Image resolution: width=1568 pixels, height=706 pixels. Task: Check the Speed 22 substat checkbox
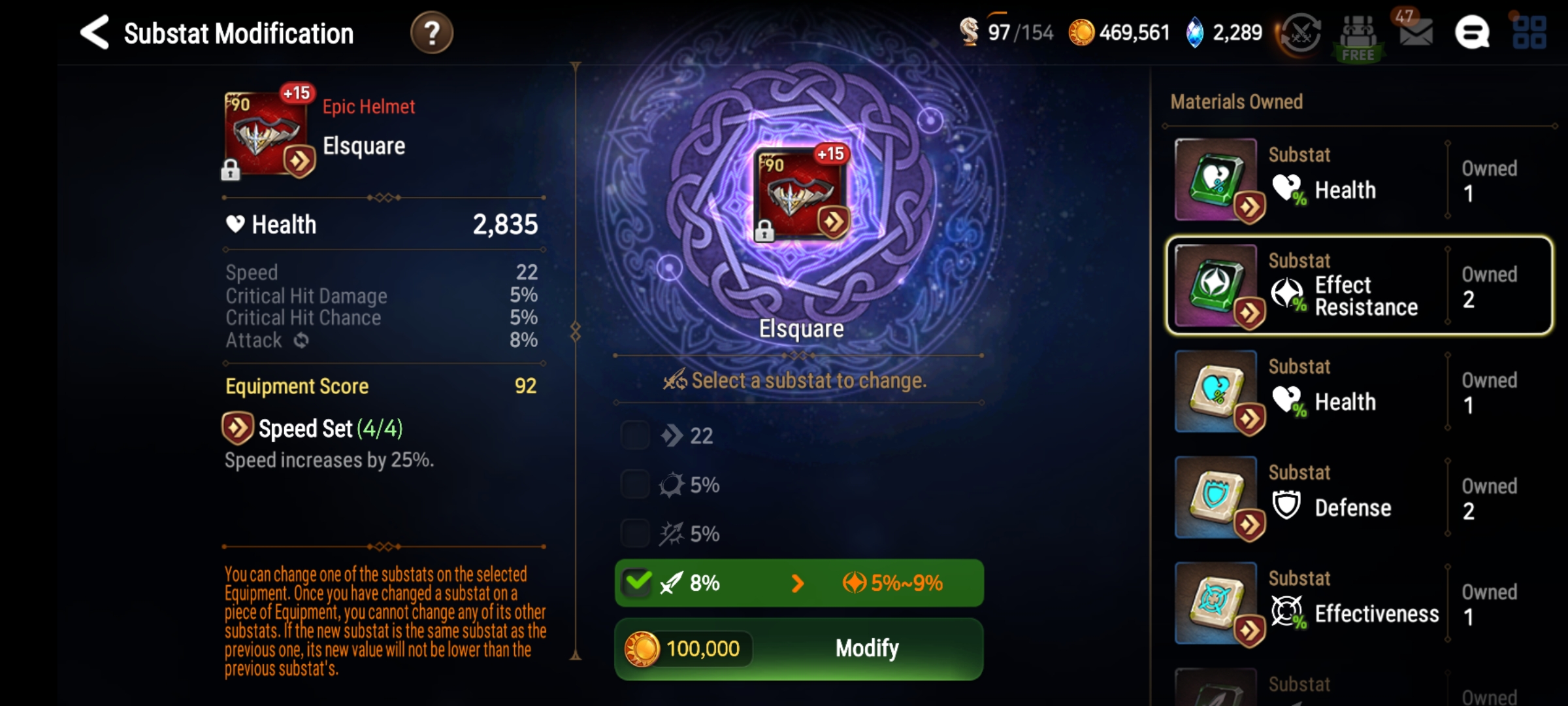[x=635, y=435]
